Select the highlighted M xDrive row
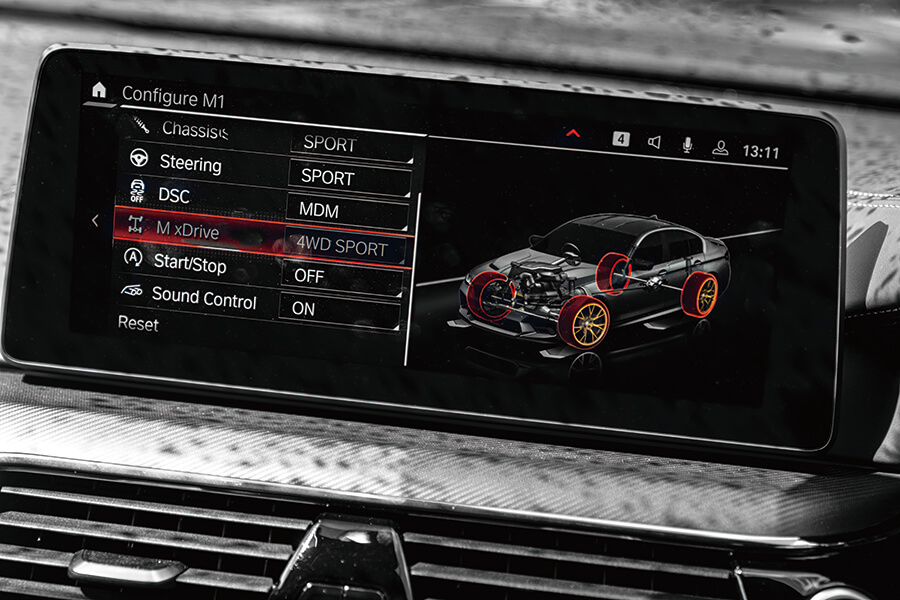This screenshot has height=600, width=900. 188,230
